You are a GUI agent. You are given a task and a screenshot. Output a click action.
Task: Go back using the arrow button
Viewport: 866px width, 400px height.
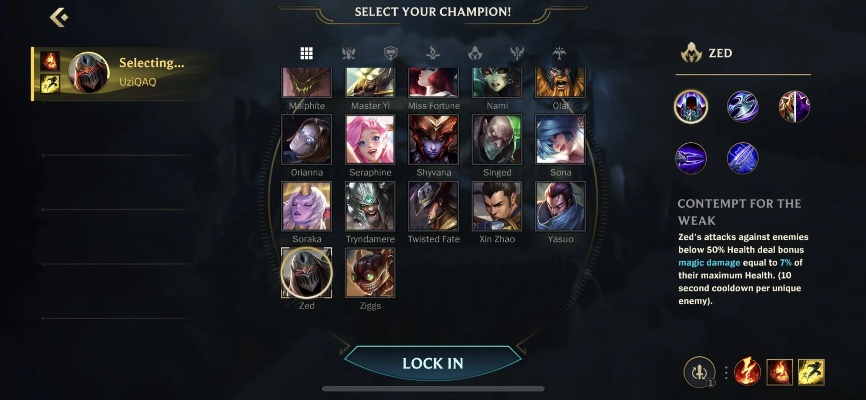pos(58,17)
